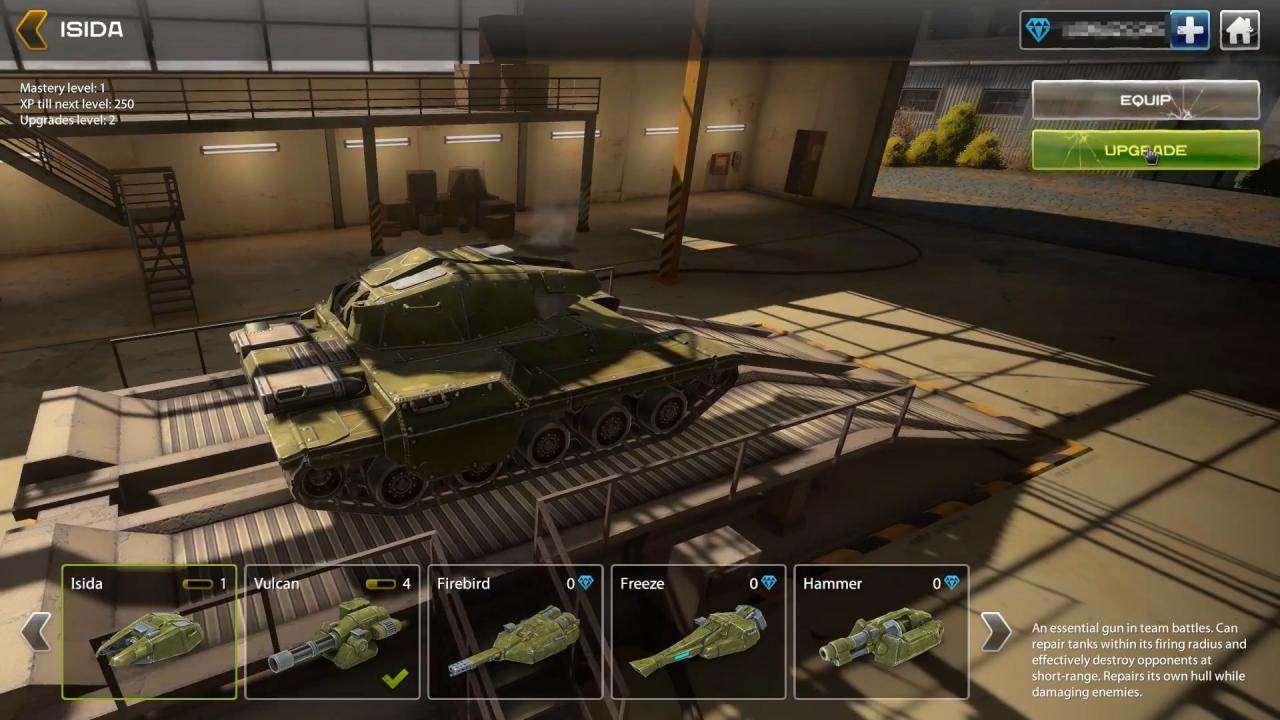Click the blue crystal currency icon

pyautogui.click(x=1040, y=30)
